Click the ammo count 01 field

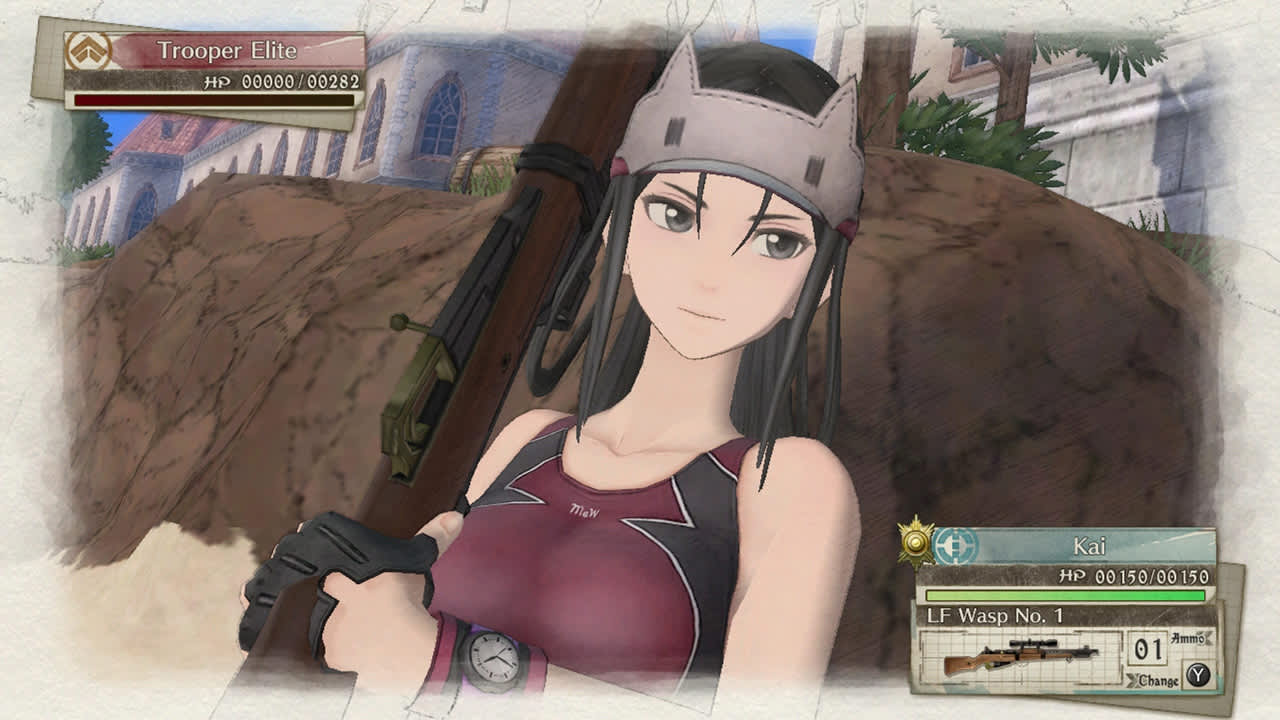pos(1147,648)
